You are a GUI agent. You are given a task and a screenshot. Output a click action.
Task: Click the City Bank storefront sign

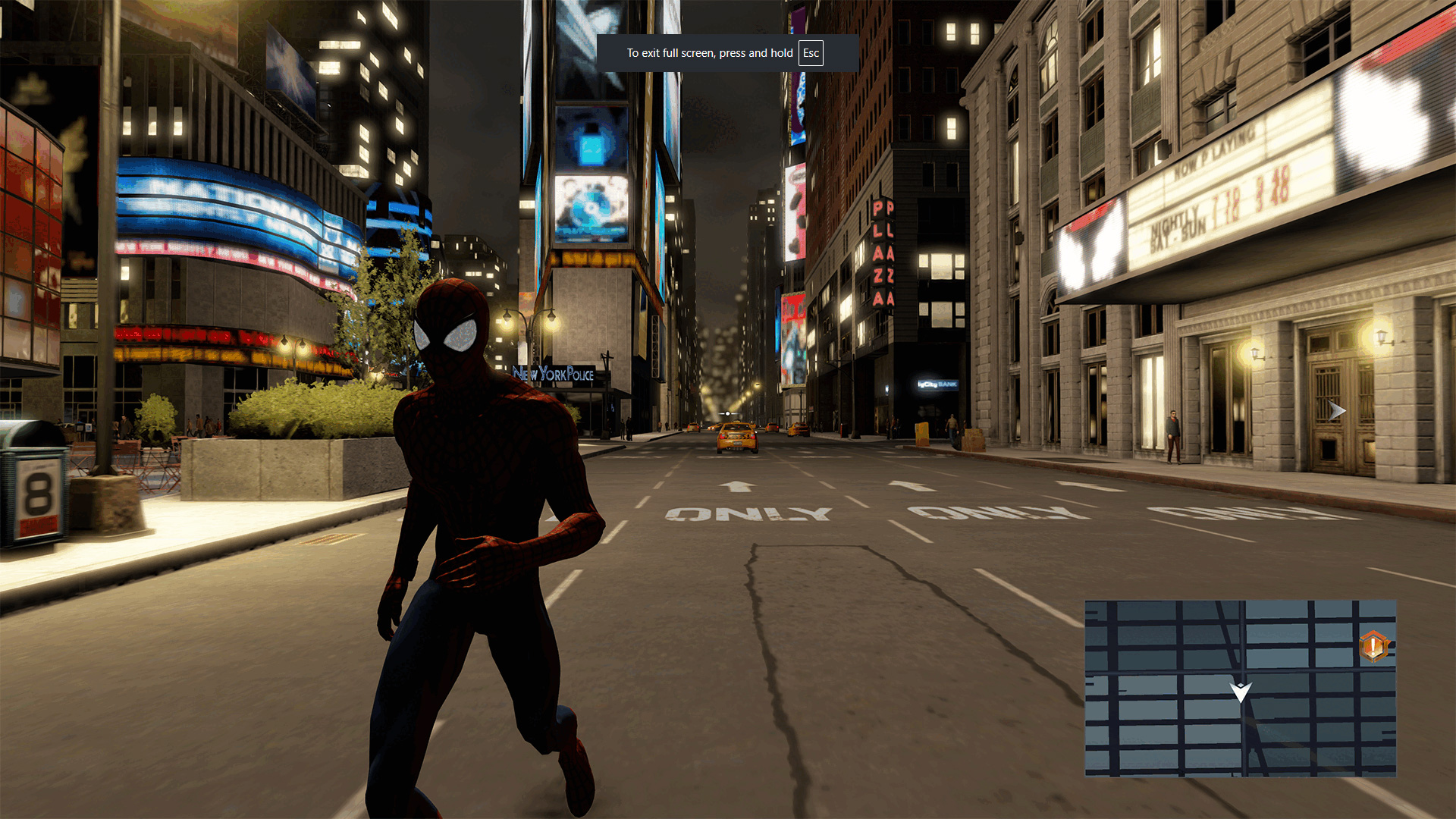coord(938,384)
